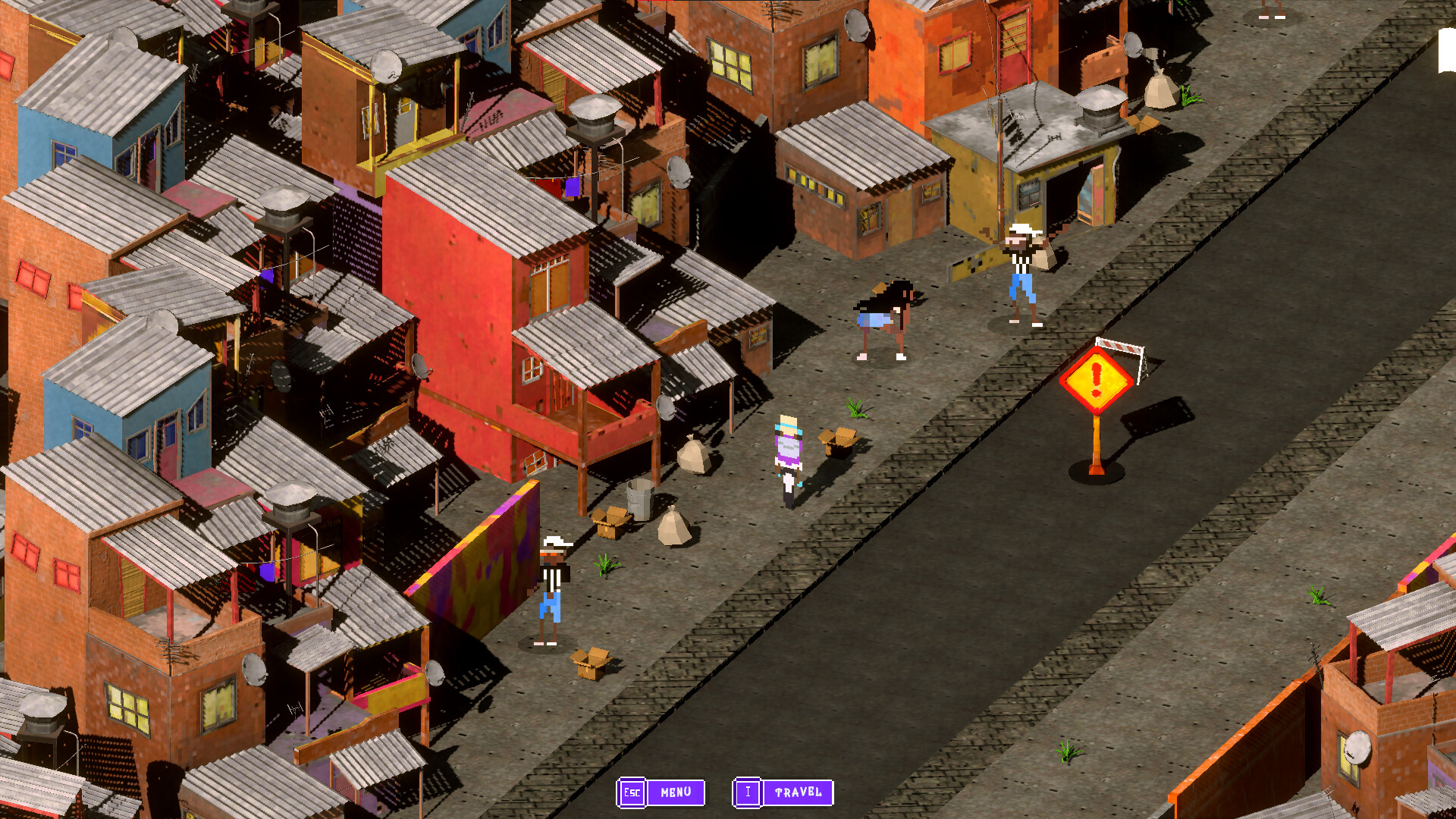The width and height of the screenshot is (1456, 819).
Task: Click the I keycap icon beside TRAVEL
Action: pyautogui.click(x=748, y=793)
